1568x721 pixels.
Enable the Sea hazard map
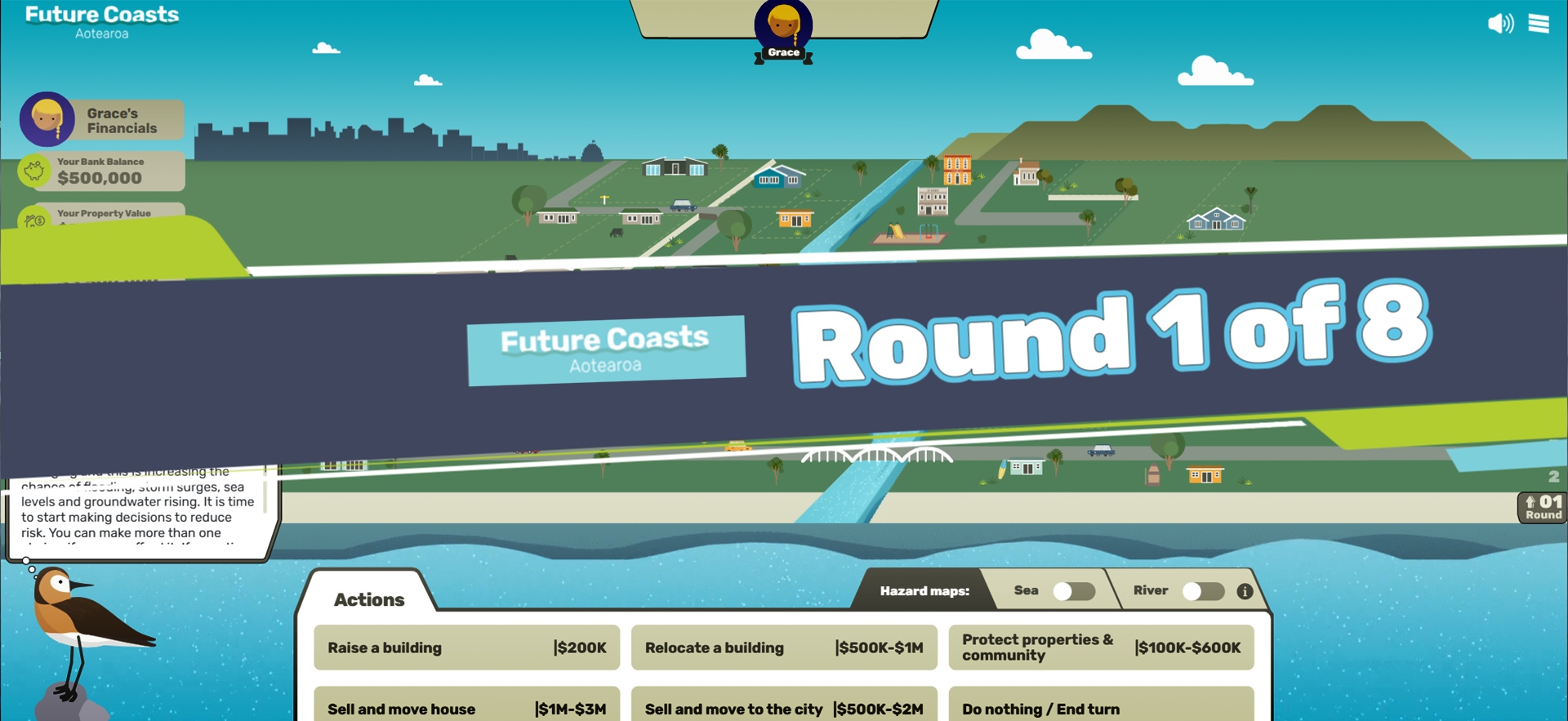point(1073,590)
